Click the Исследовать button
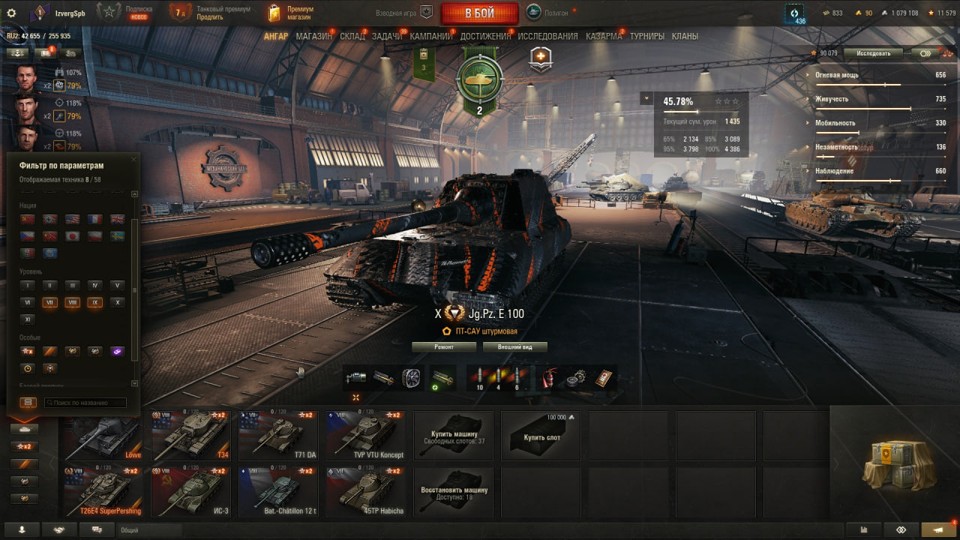 pyautogui.click(x=872, y=53)
